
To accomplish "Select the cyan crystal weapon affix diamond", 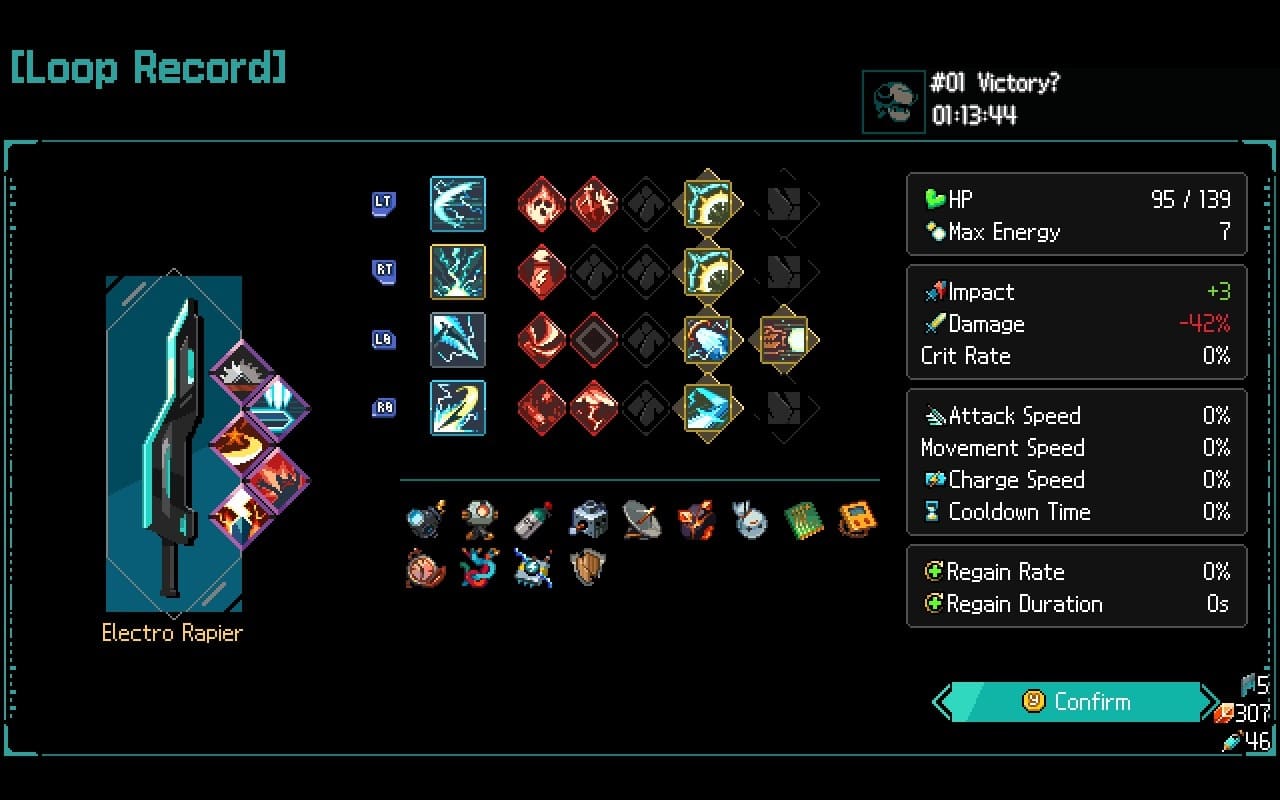I will pos(278,407).
